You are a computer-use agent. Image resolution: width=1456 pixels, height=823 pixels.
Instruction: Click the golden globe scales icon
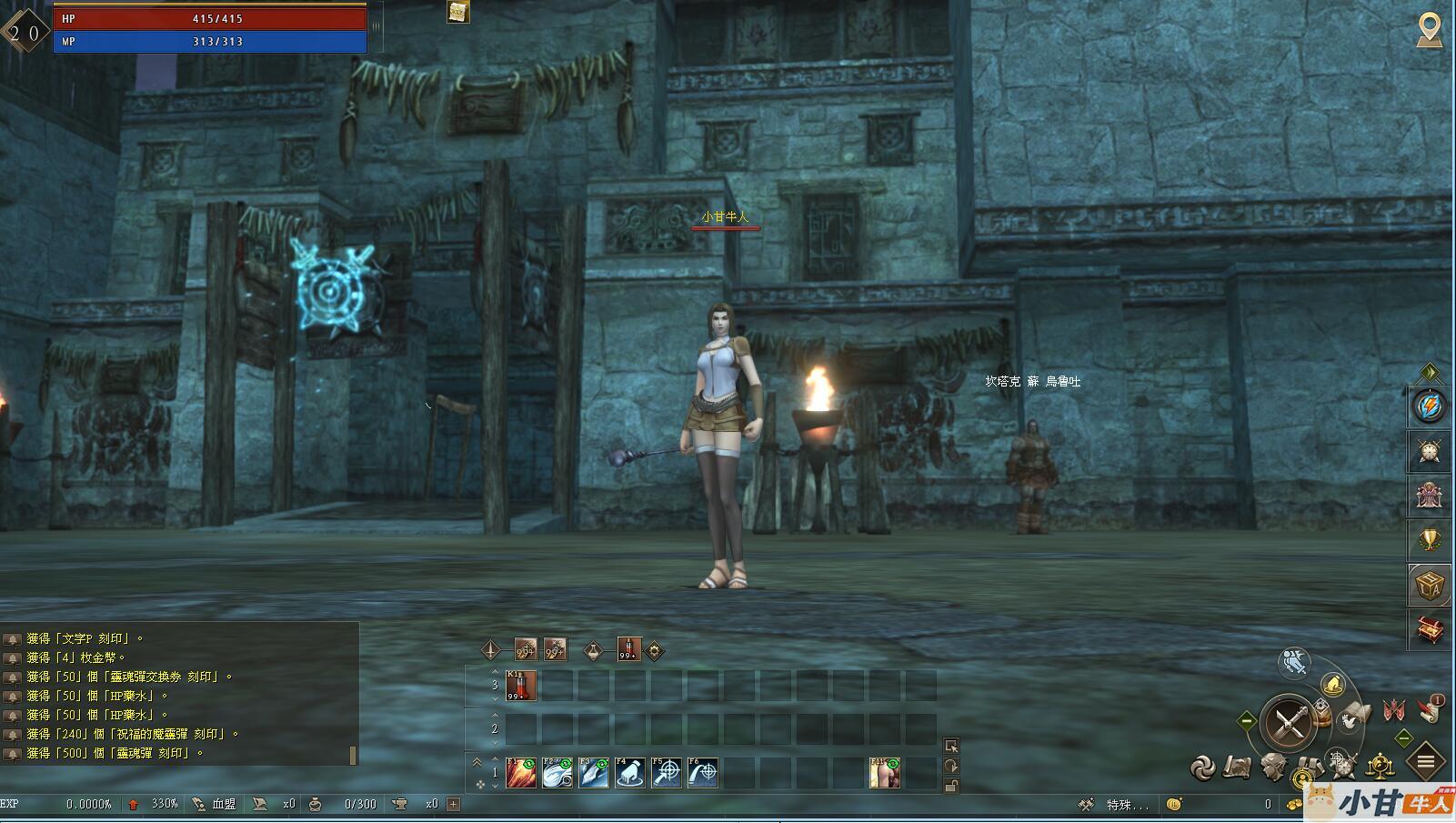(x=1381, y=767)
